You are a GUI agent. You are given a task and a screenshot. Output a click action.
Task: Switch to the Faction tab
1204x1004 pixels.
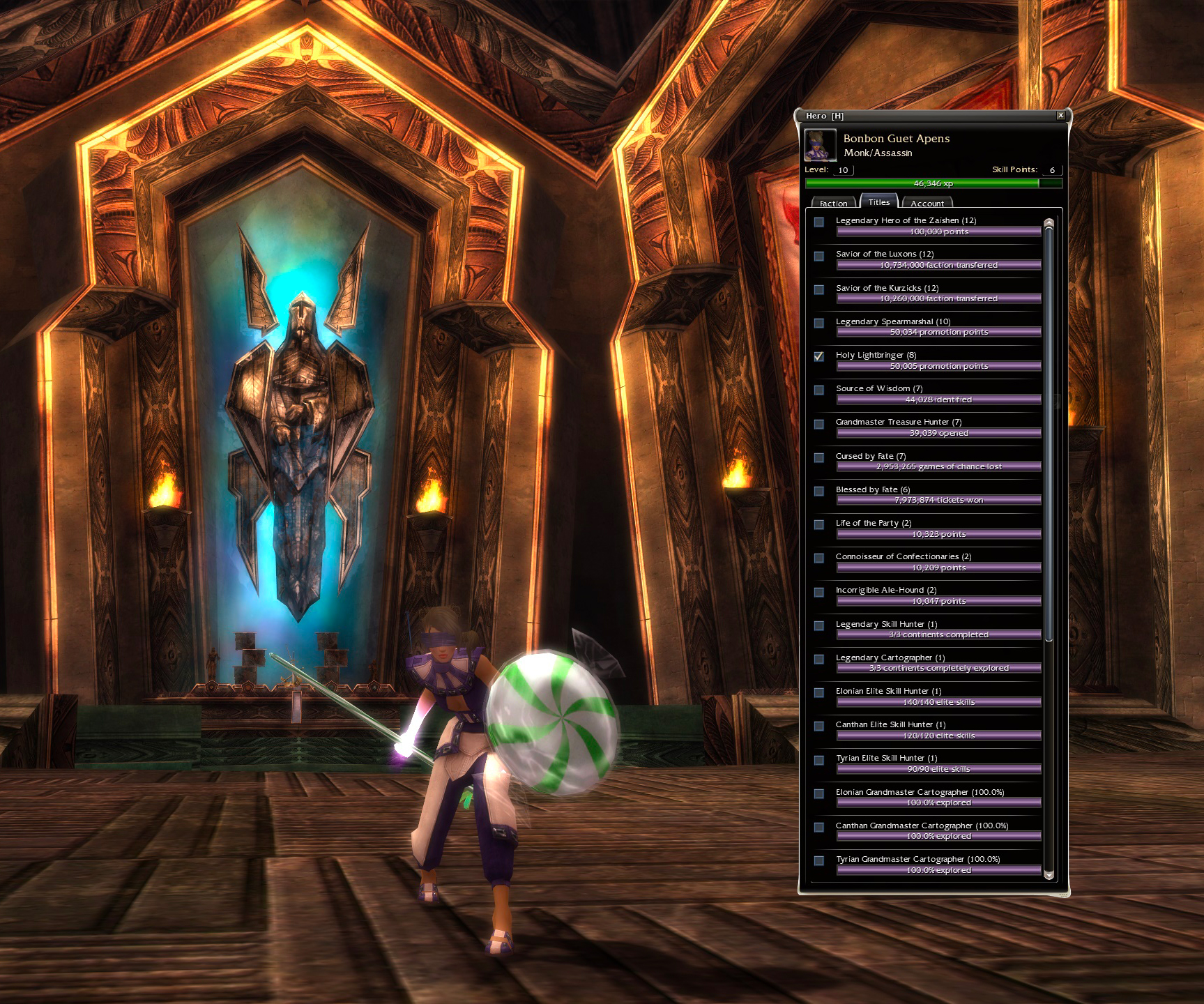pos(833,203)
